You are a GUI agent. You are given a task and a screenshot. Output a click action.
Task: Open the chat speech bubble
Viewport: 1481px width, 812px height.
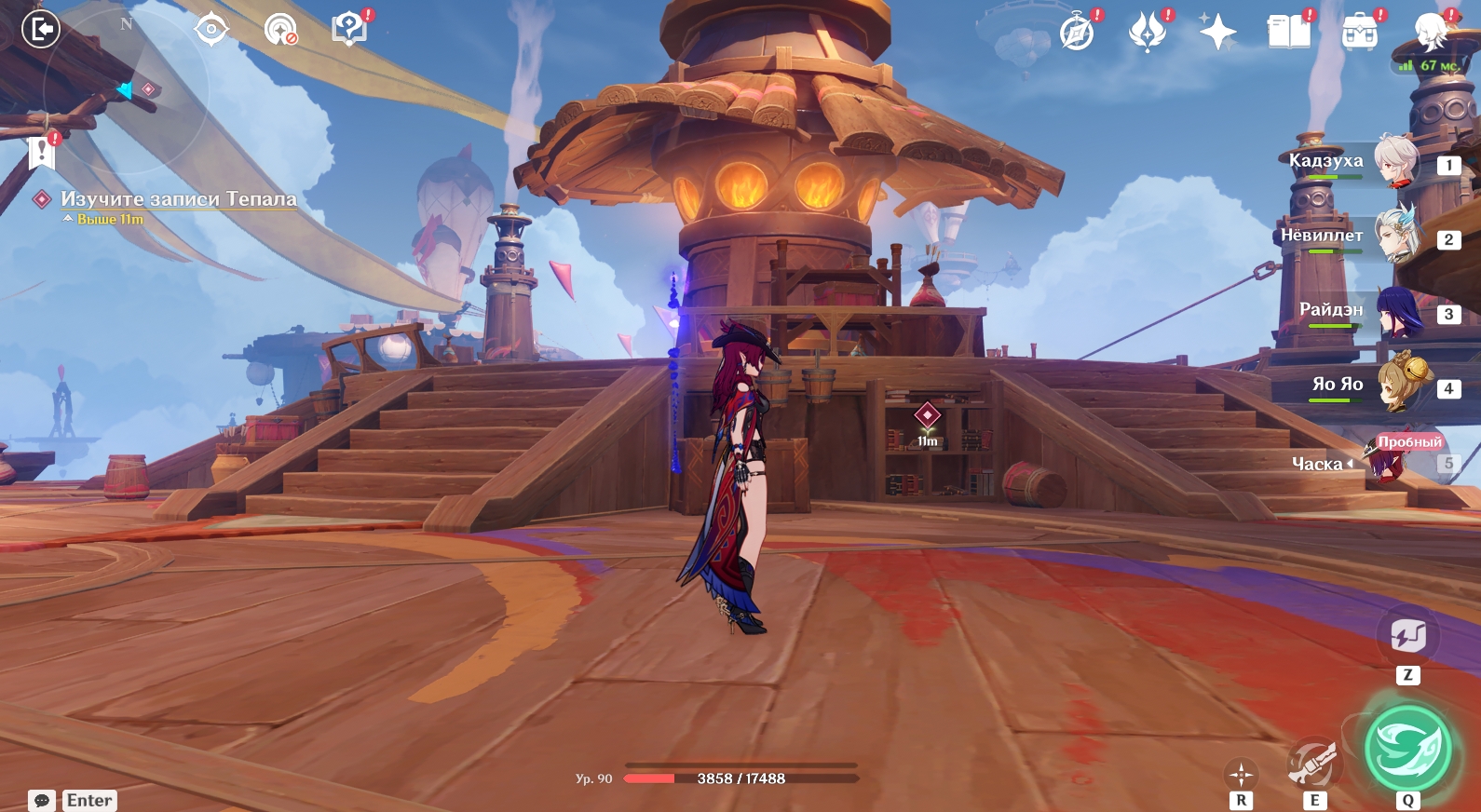pyautogui.click(x=42, y=800)
